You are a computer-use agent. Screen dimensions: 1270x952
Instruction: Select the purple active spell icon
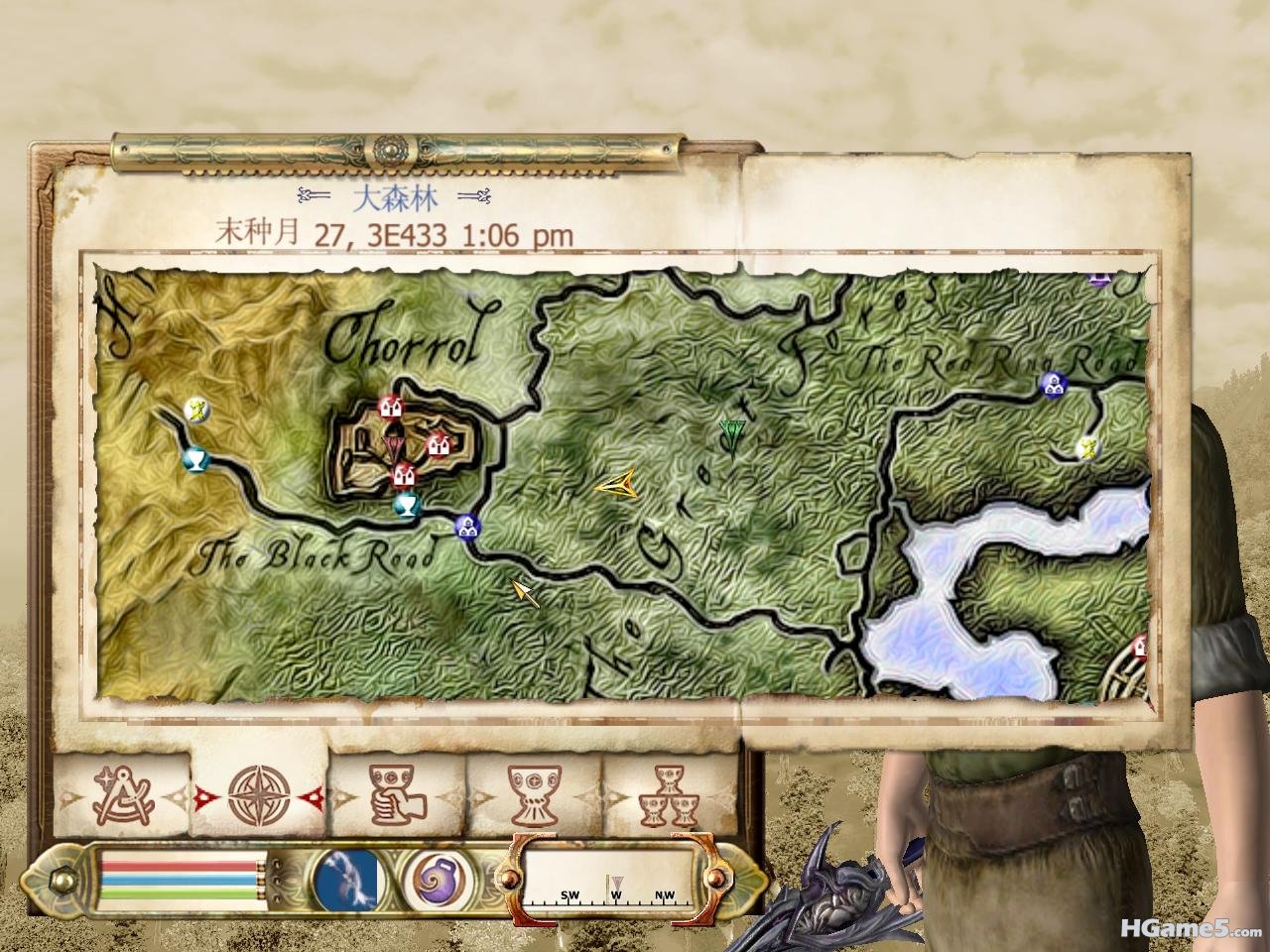tap(434, 880)
